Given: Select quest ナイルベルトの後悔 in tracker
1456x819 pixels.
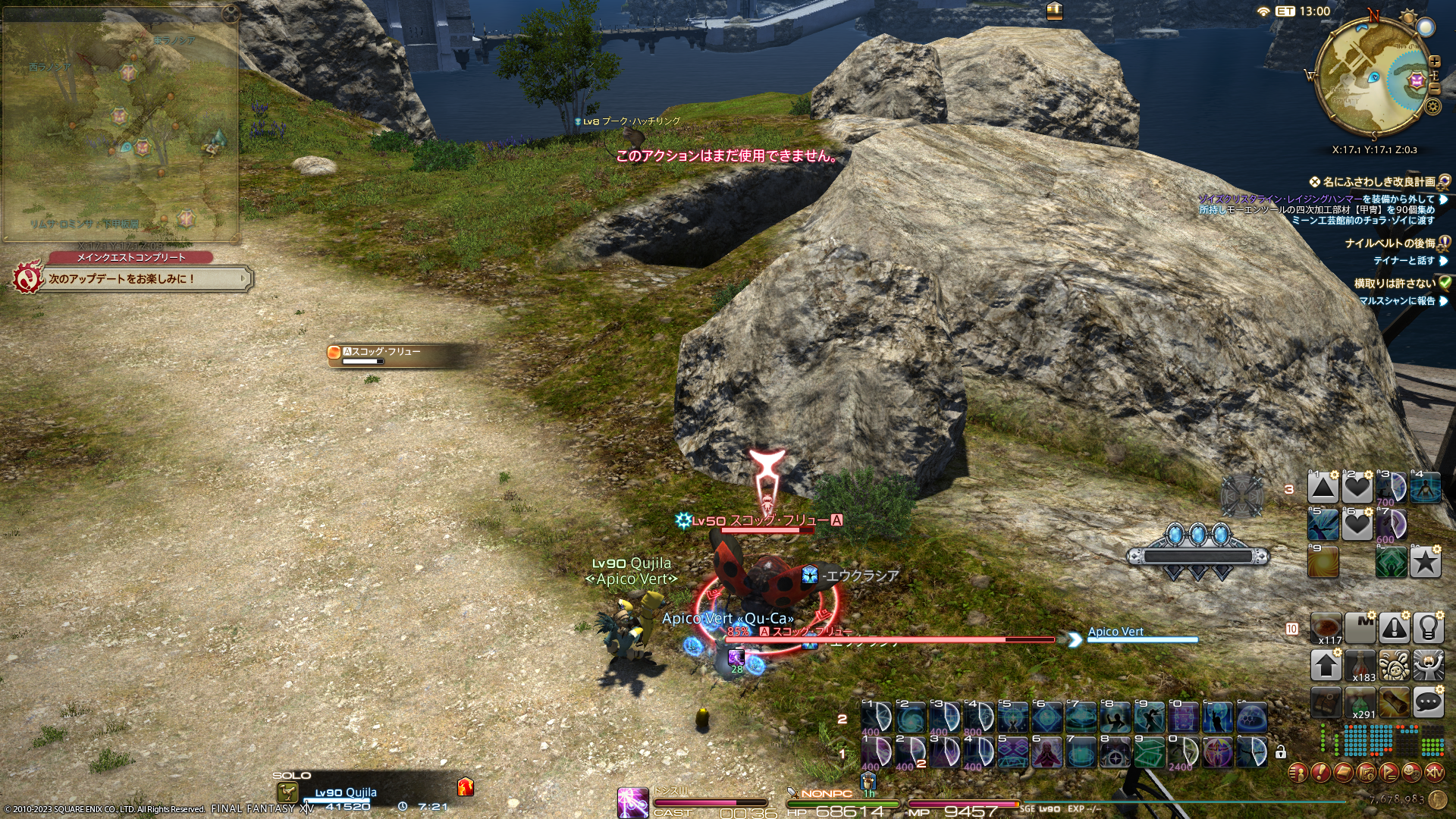Looking at the screenshot, I should (1389, 243).
